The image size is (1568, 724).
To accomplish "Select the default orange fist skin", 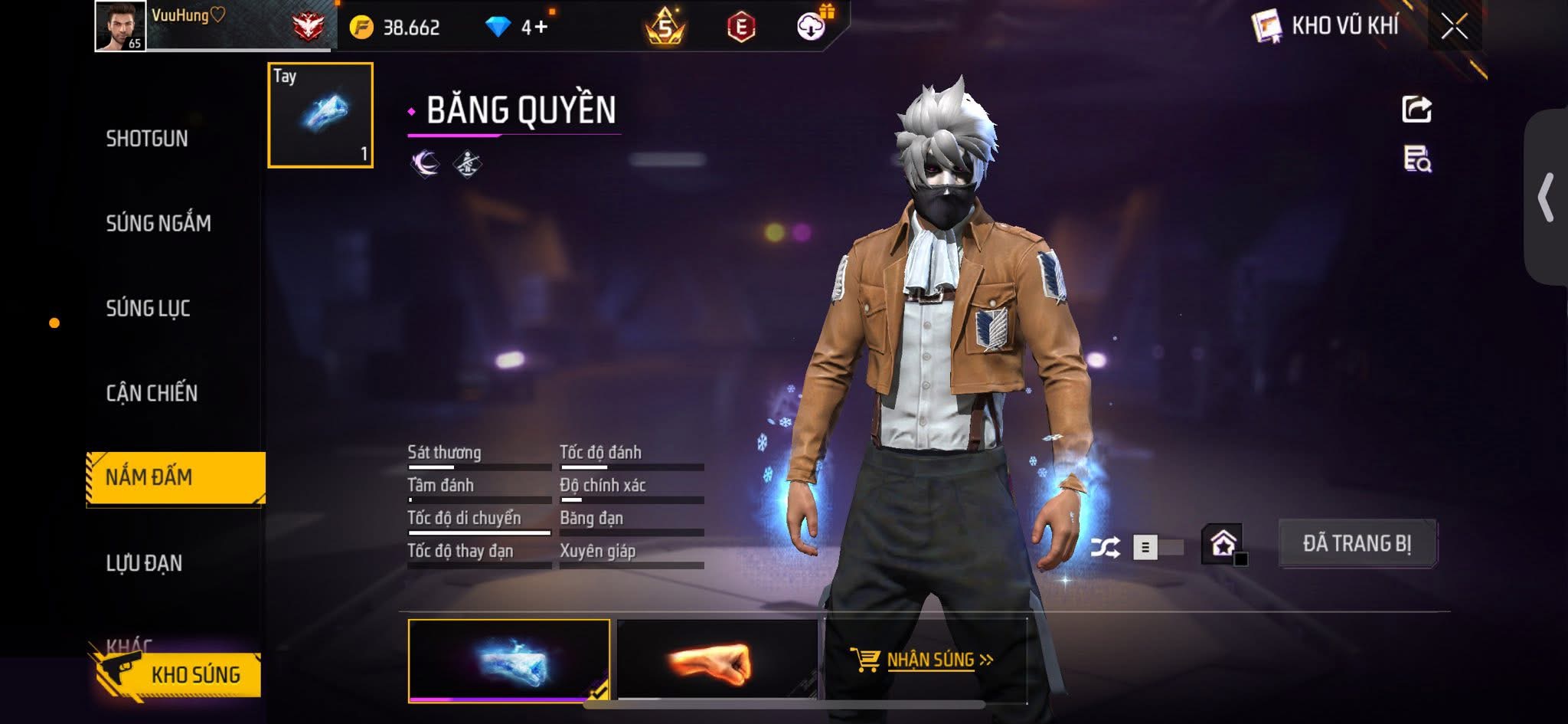I will [717, 660].
